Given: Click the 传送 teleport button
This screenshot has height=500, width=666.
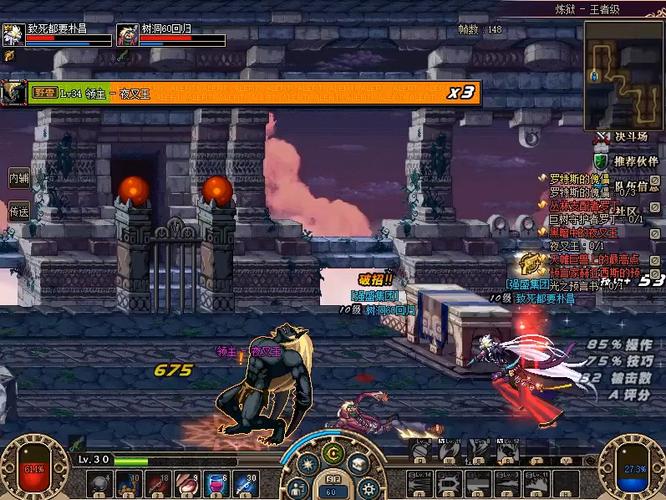Looking at the screenshot, I should click(x=18, y=211).
